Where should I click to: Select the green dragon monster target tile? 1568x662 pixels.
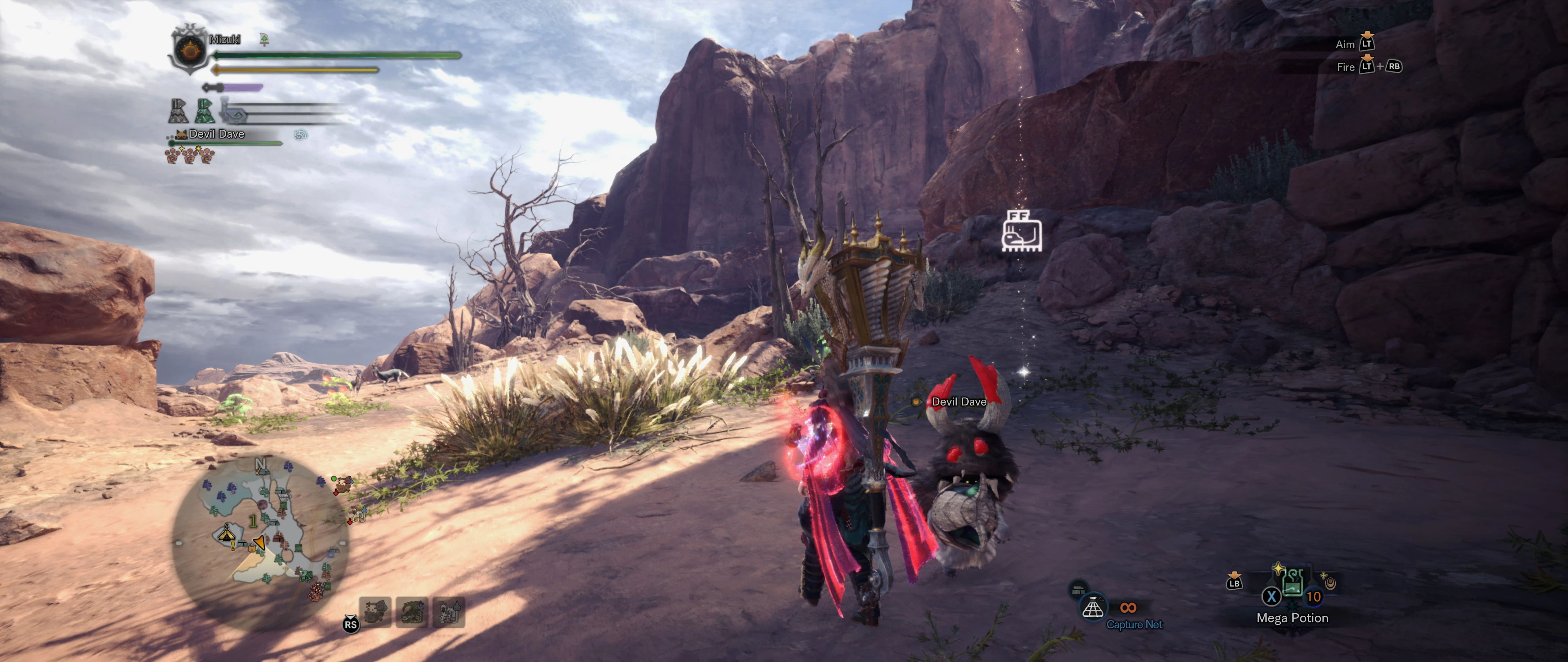[412, 612]
